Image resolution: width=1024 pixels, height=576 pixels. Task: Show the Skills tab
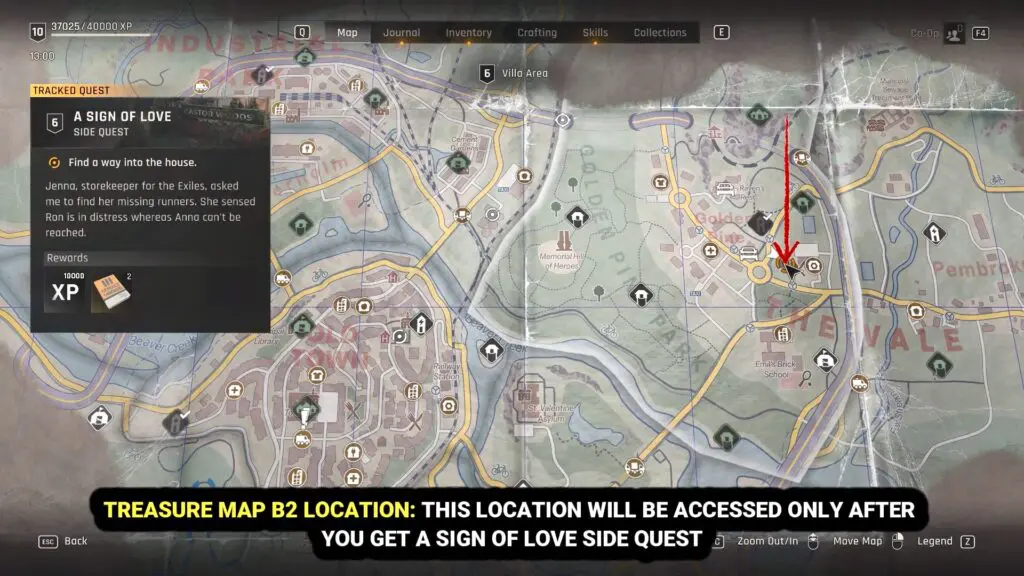[x=595, y=32]
